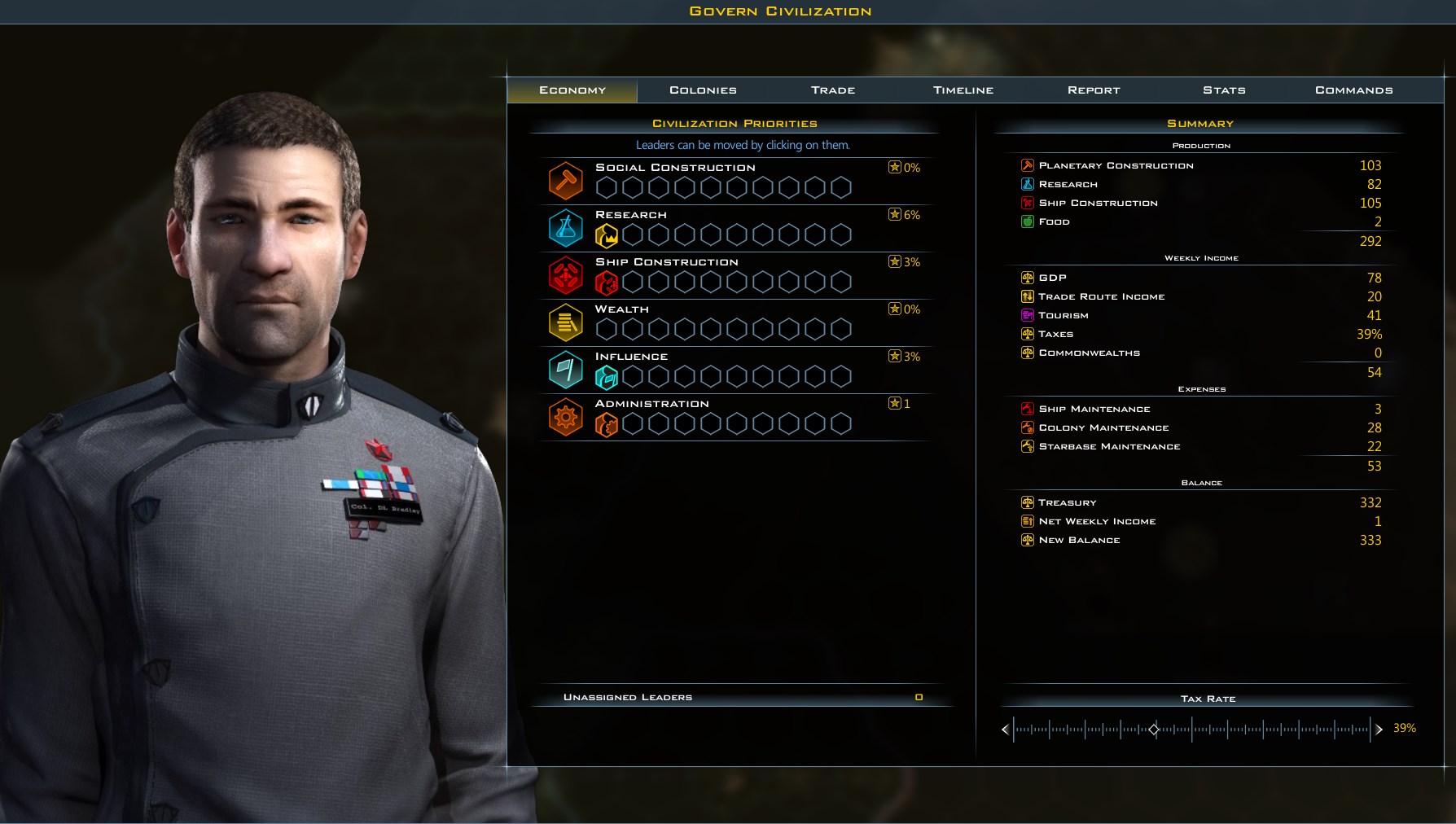
Task: Select the leader token under Research
Action: pyautogui.click(x=606, y=234)
